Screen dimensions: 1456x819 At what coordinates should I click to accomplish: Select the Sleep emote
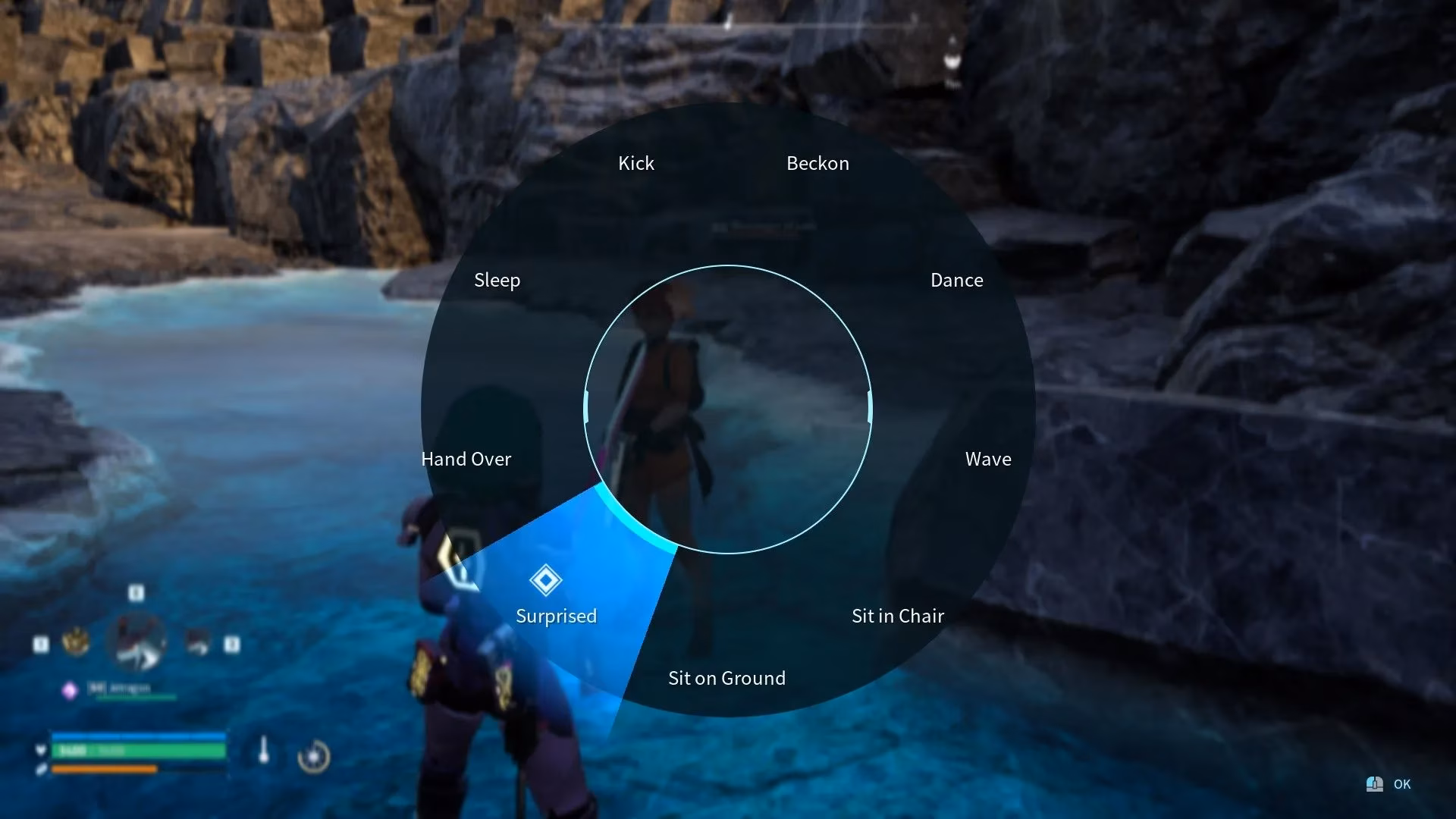point(497,281)
